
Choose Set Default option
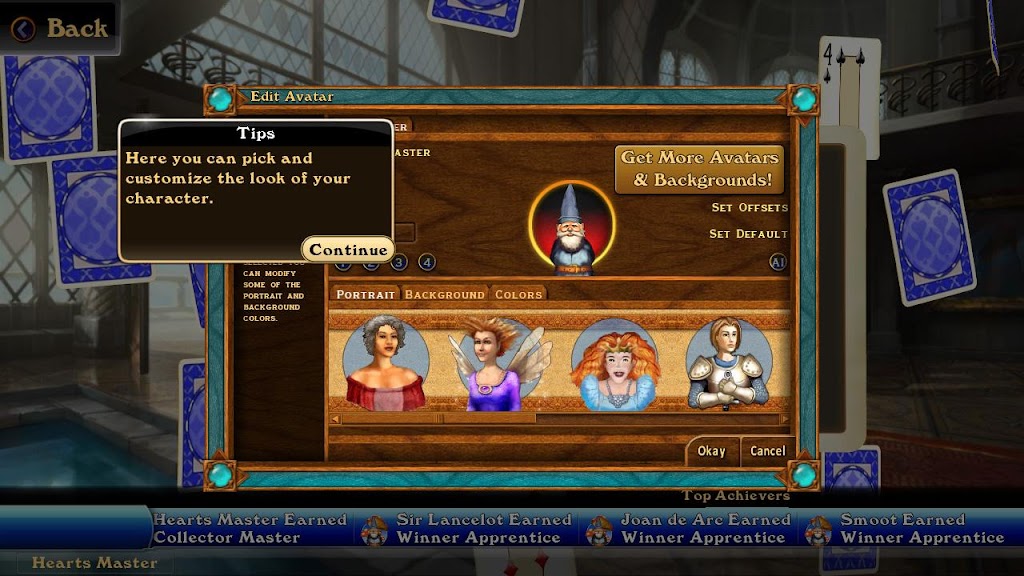pyautogui.click(x=749, y=234)
